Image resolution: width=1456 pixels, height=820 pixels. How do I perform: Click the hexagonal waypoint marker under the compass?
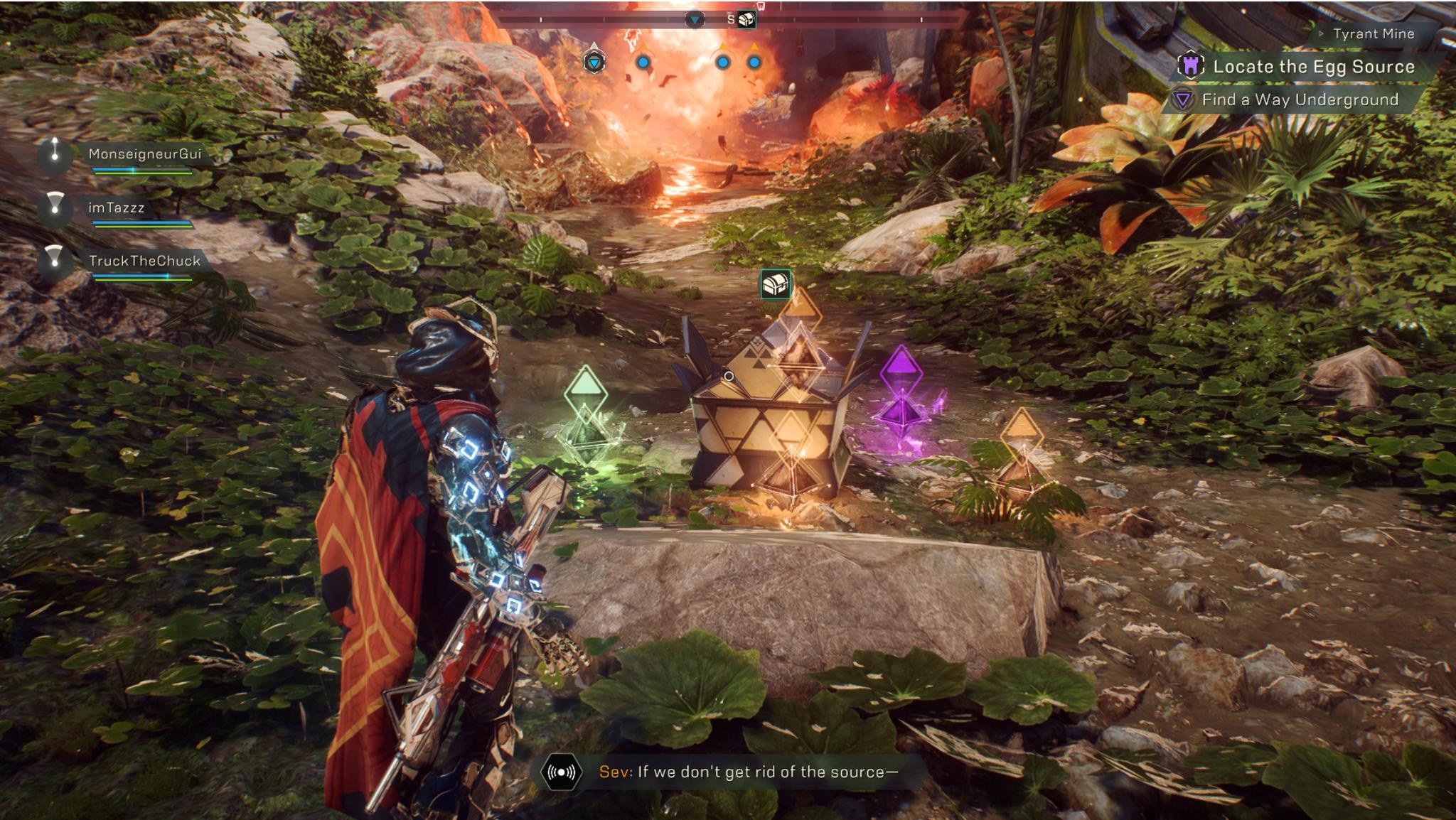click(594, 63)
